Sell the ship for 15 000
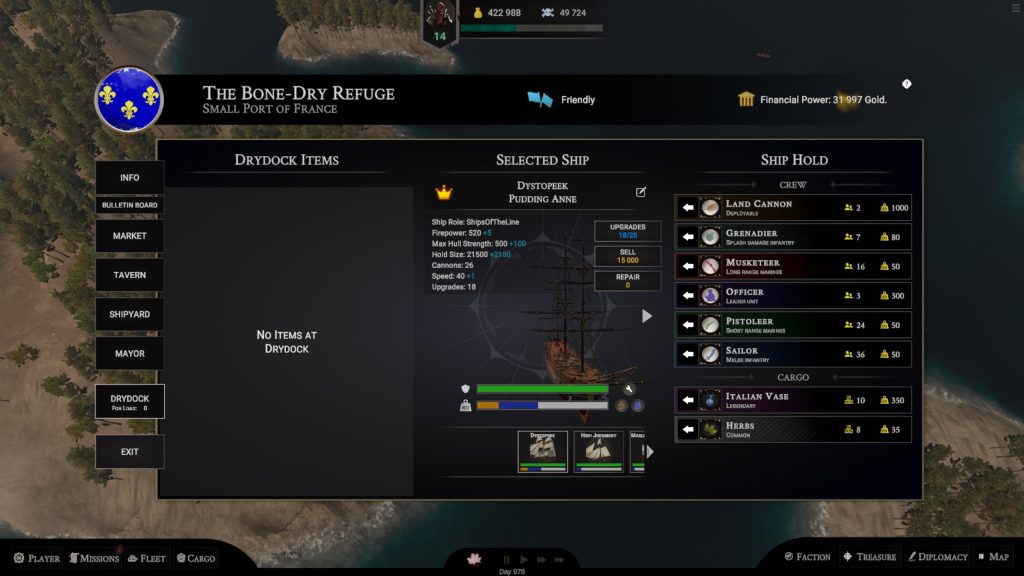The image size is (1024, 576). coord(628,256)
